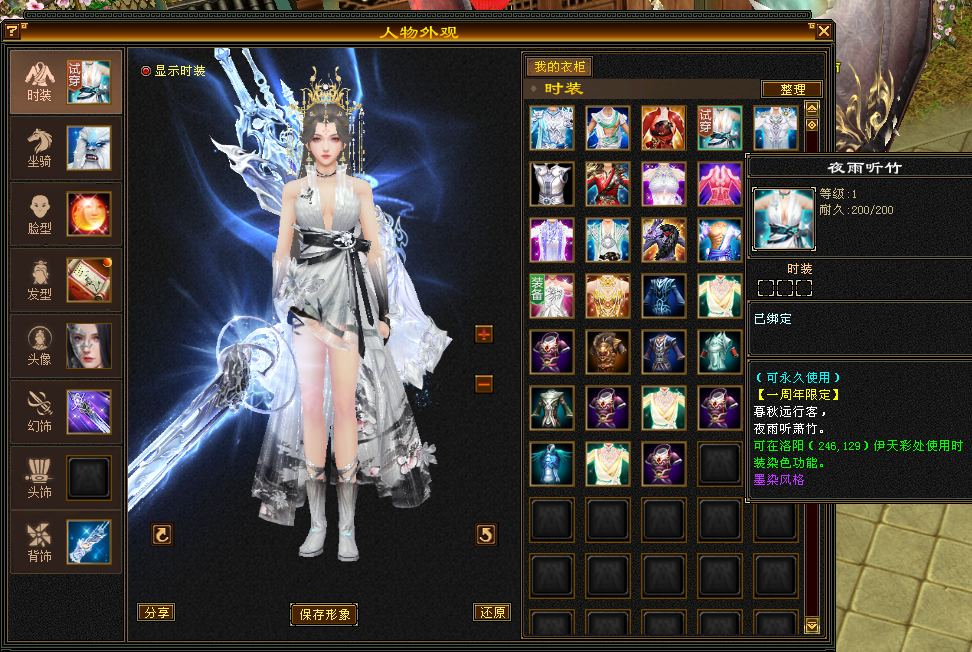Zoom out with the minus button

(484, 383)
